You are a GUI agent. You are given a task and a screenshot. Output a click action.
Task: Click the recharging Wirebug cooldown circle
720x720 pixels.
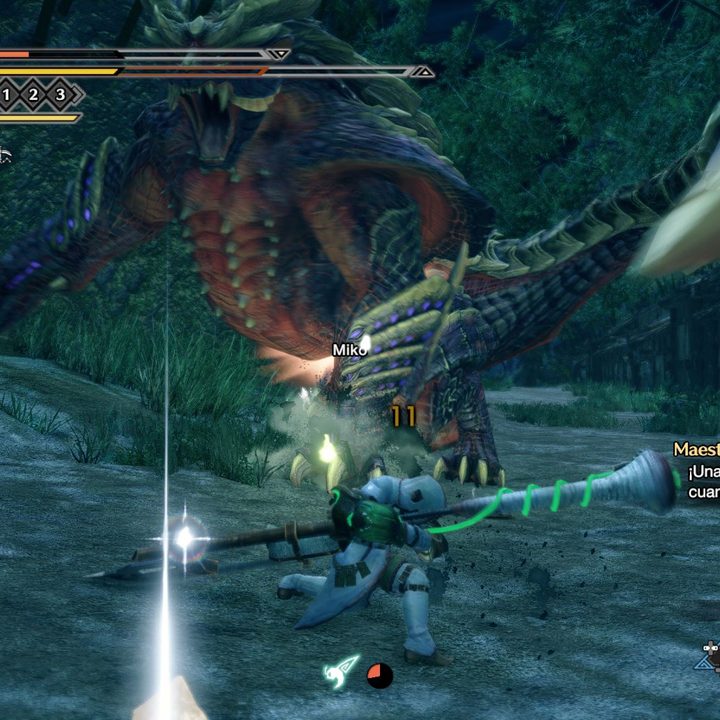tap(379, 676)
